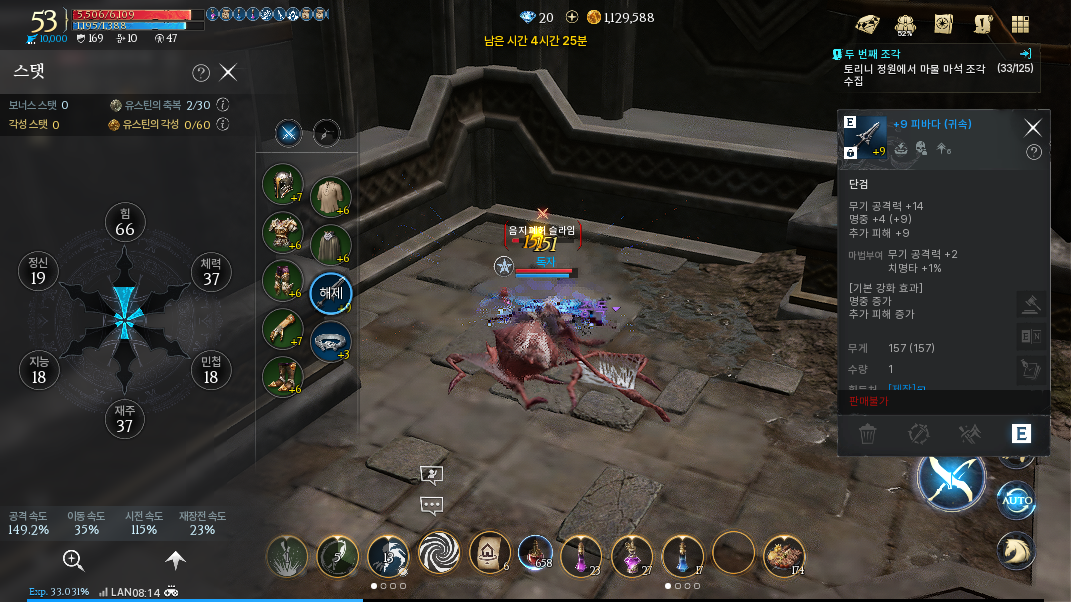The width and height of the screenshot is (1071, 602).
Task: Switch to the crossed swords equipment tab
Action: 289,132
